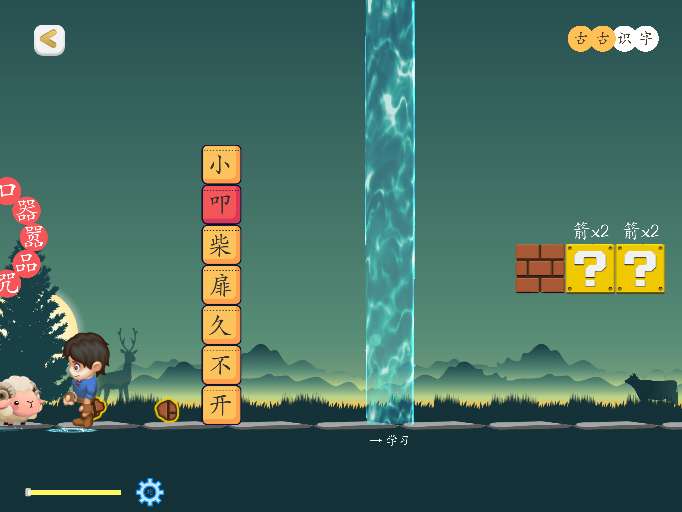Select the 久 character tile
This screenshot has width=682, height=512.
tap(221, 325)
